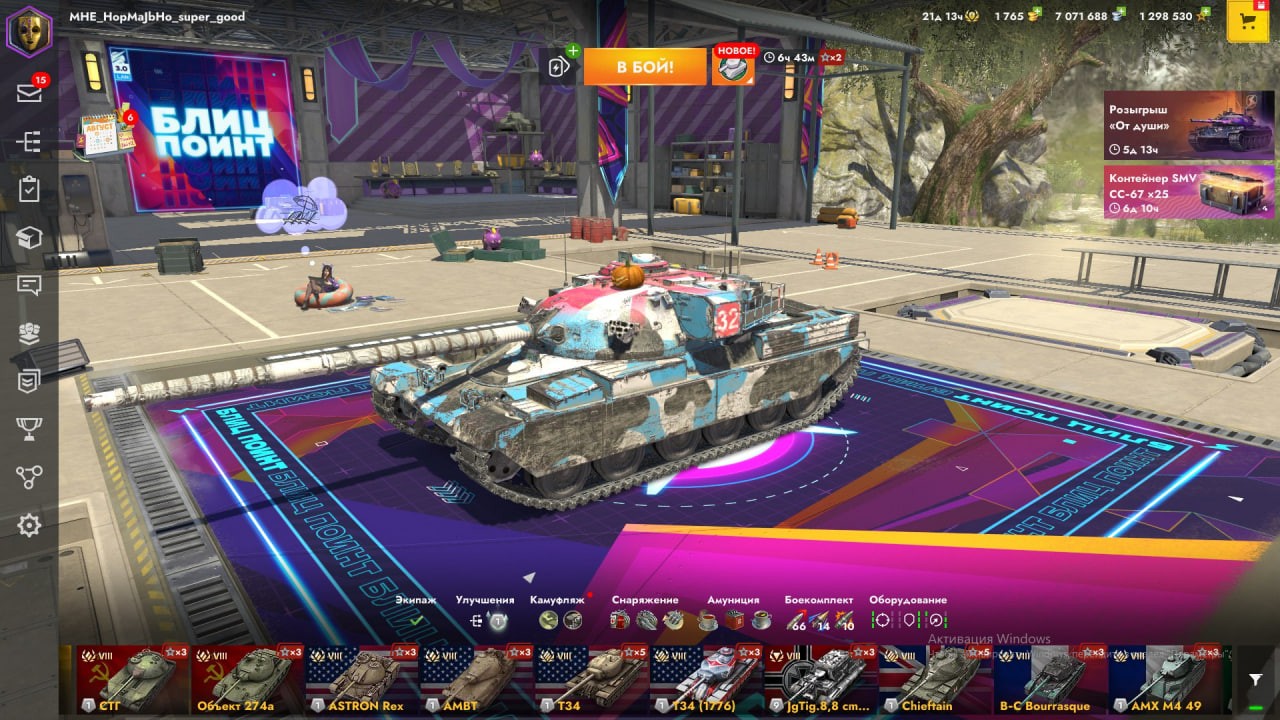Open the game mode selector marked НОВОЕ!

coord(733,66)
